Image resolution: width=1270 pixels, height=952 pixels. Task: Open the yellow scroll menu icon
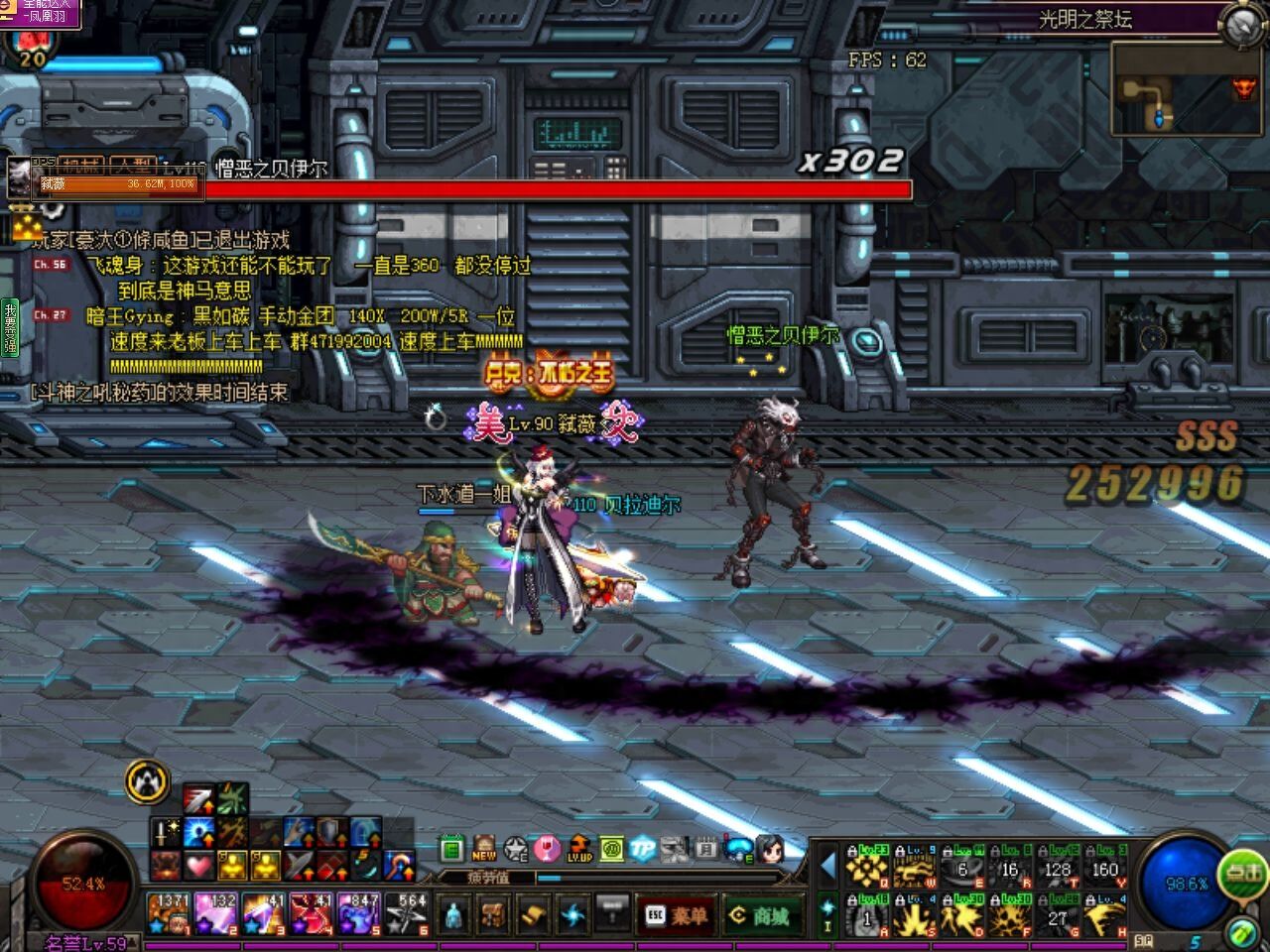[533, 914]
